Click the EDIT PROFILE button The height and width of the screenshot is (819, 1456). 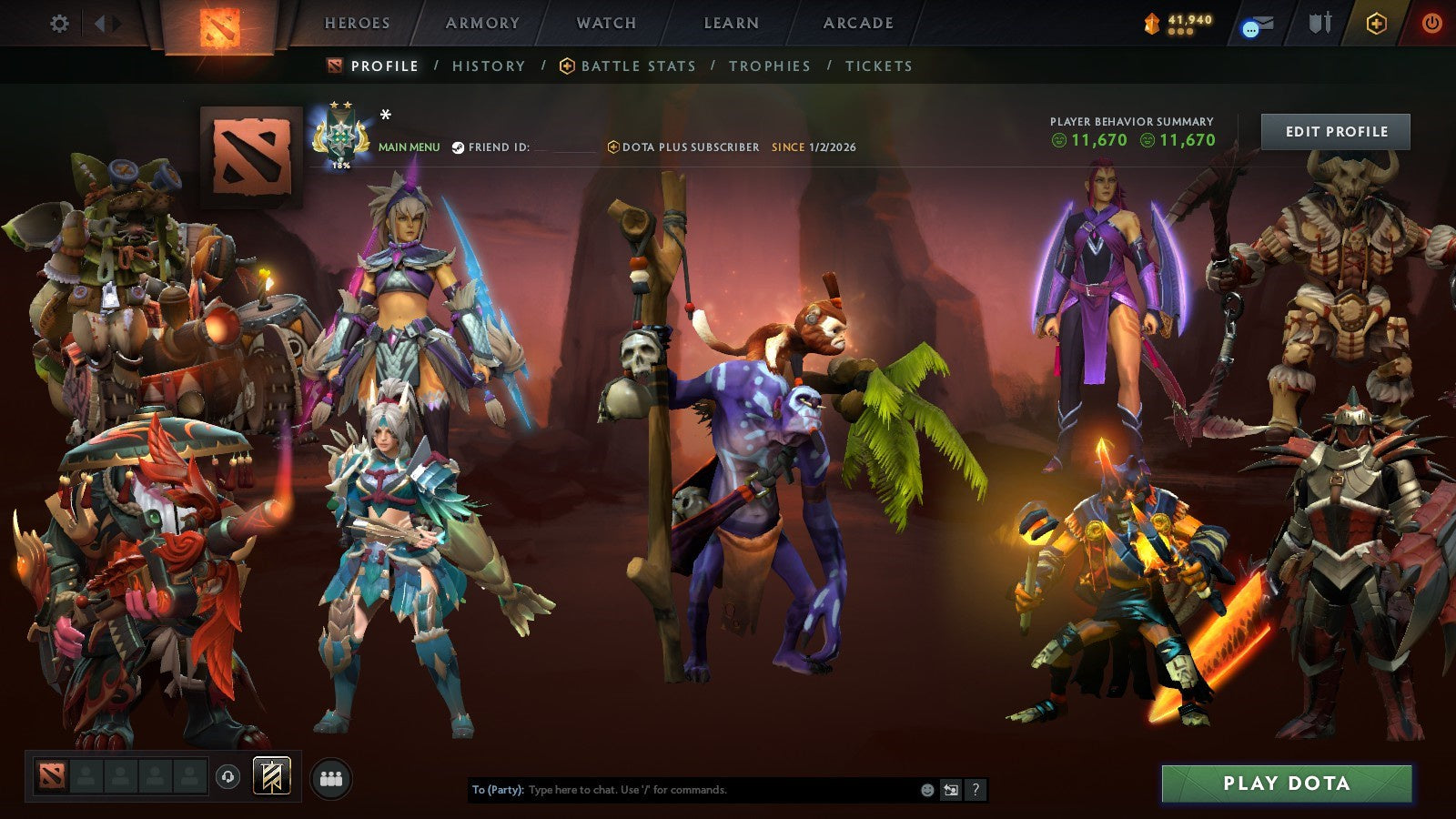(1337, 131)
